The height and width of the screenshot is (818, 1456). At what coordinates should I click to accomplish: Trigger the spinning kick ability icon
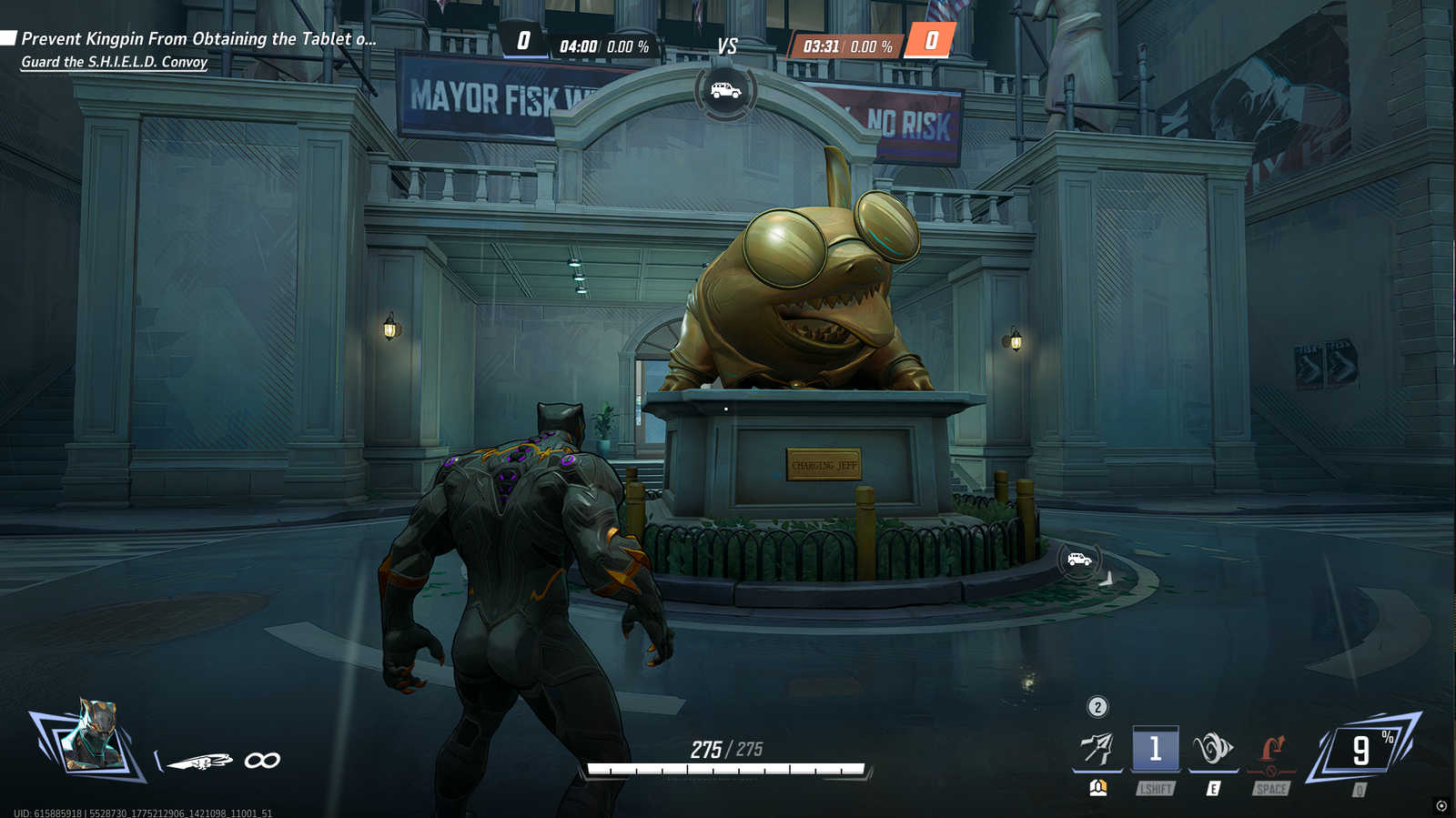[1213, 749]
